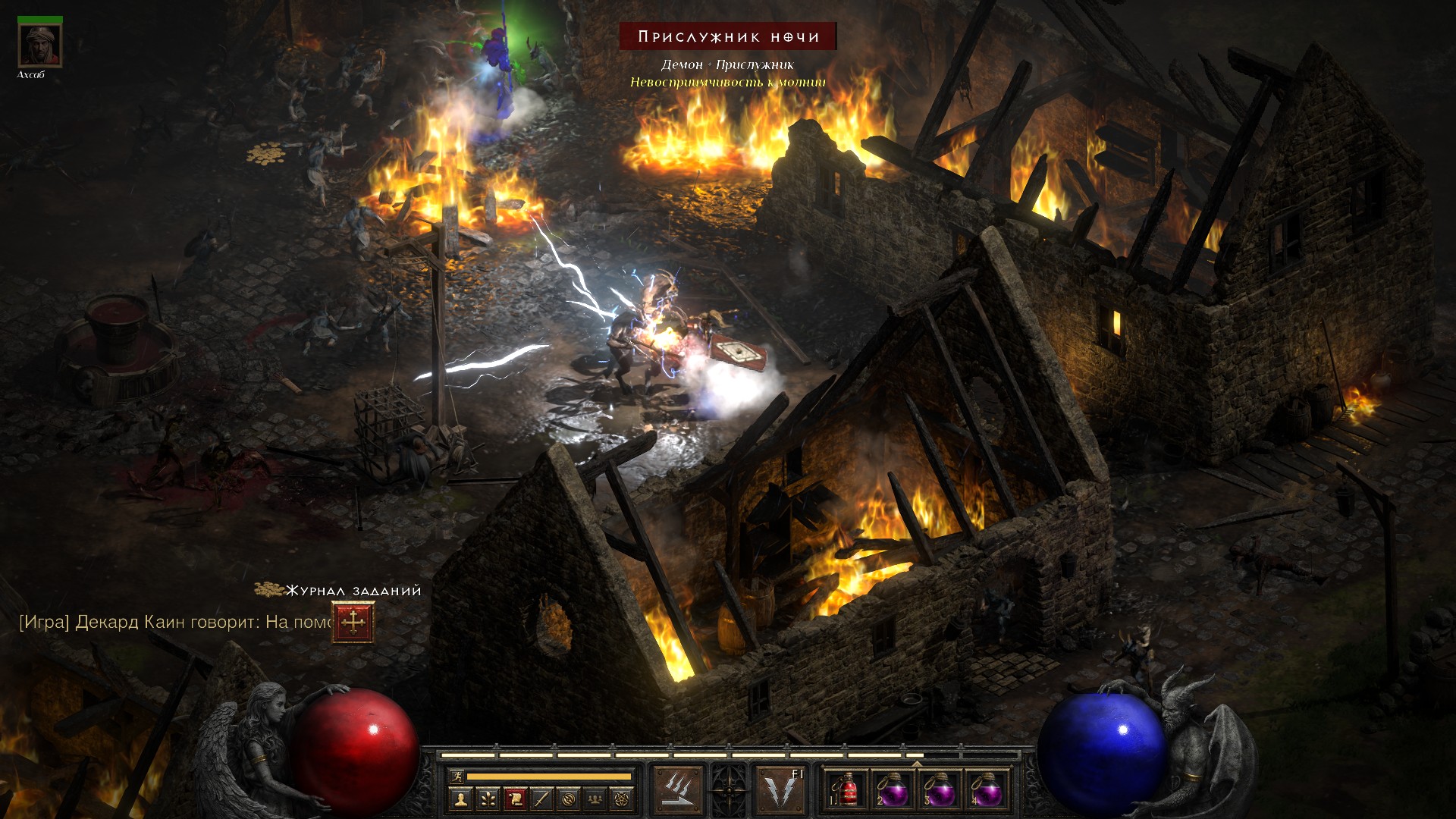
Task: Click mercenary Ахсаб's portrait
Action: (x=40, y=45)
